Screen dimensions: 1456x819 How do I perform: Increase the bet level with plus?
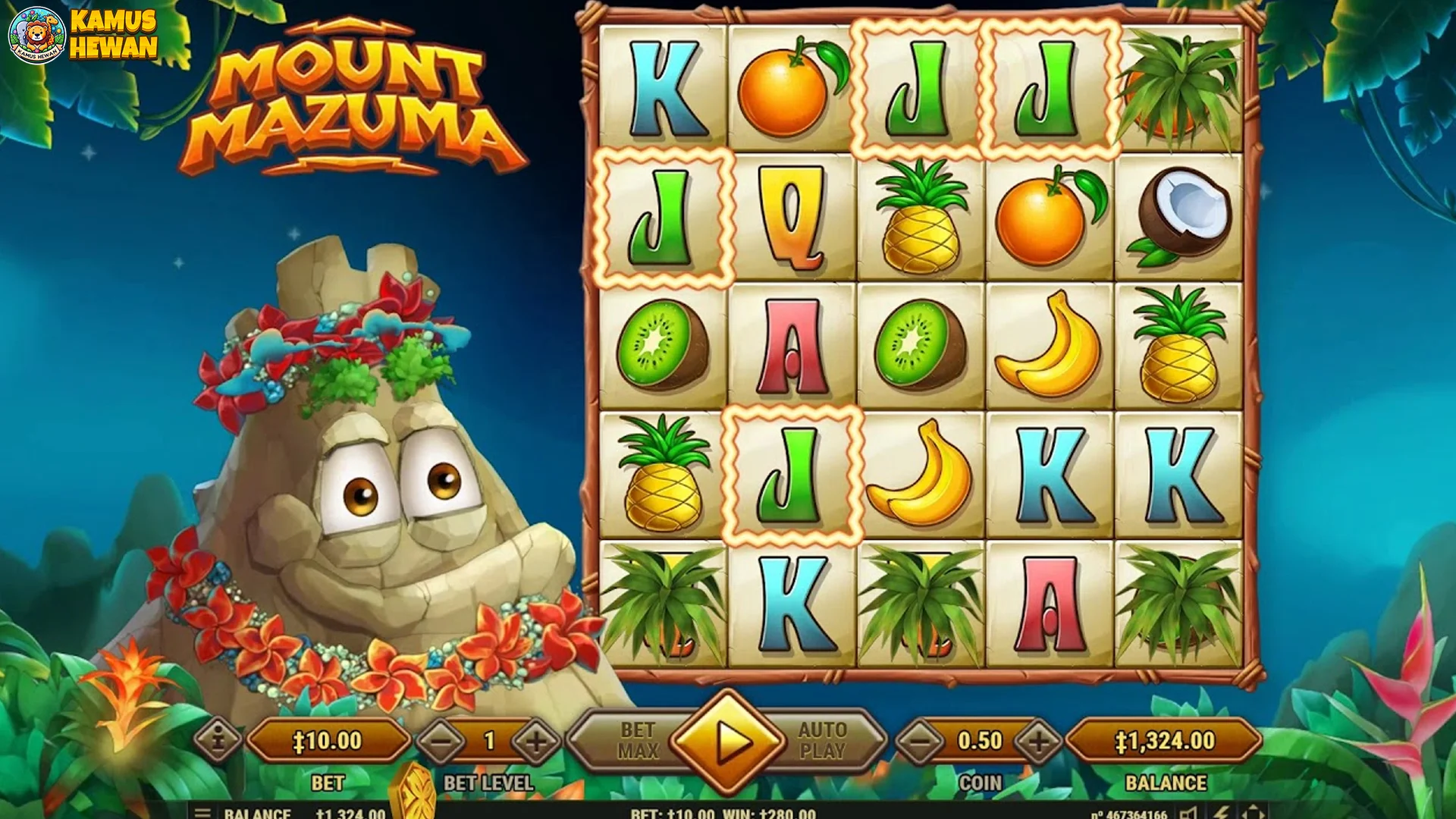[535, 739]
